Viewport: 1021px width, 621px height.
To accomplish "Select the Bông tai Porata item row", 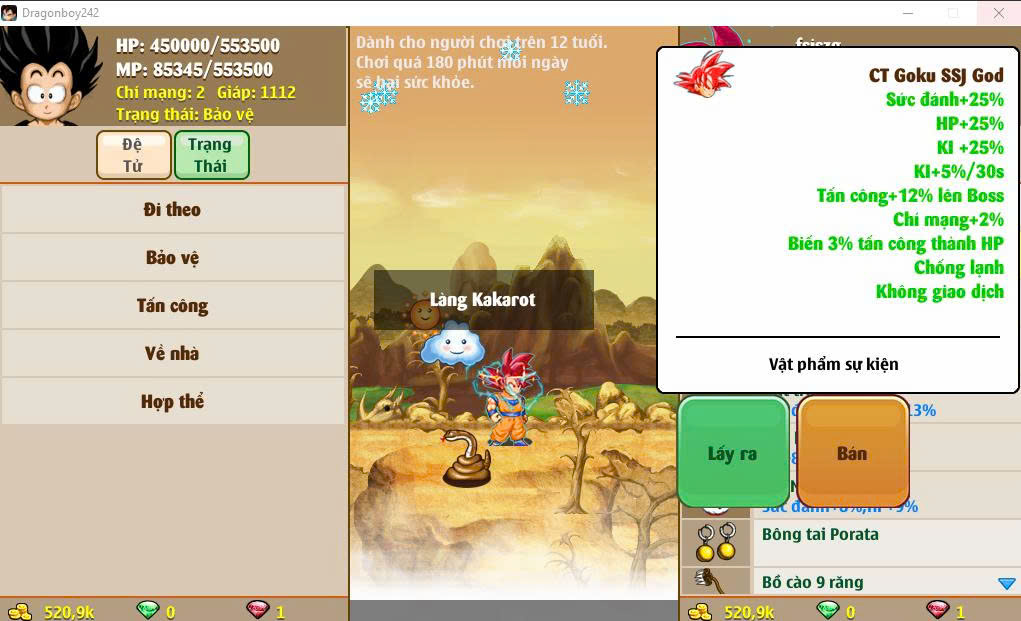I will [x=850, y=541].
